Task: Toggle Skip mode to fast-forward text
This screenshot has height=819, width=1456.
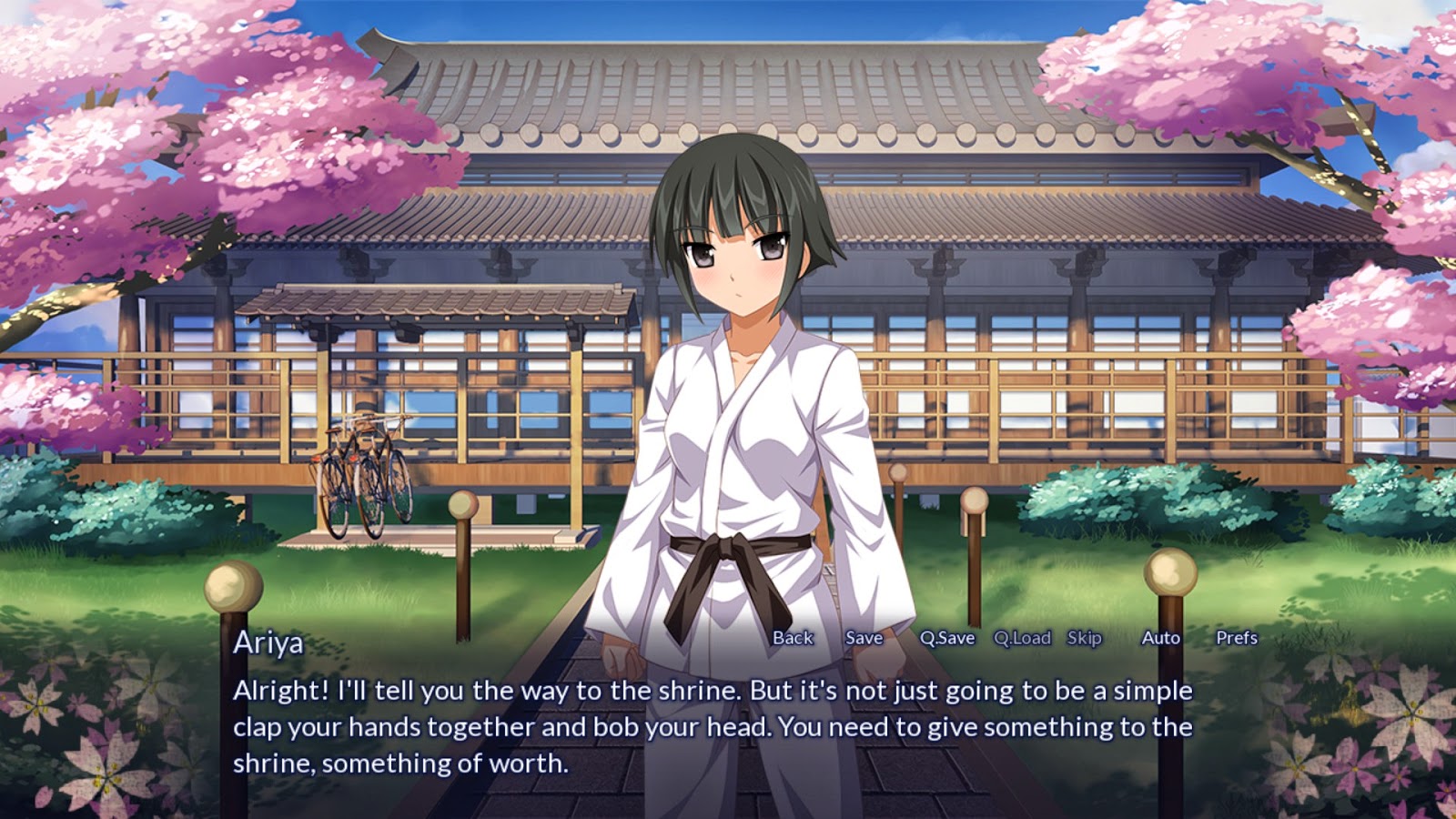Action: pyautogui.click(x=1086, y=639)
